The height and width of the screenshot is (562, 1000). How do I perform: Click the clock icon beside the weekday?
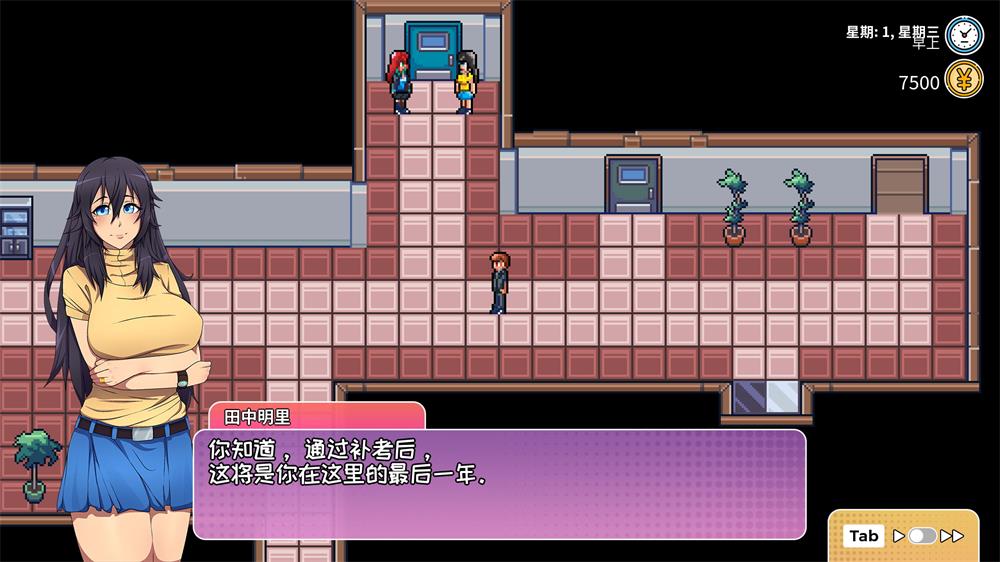pos(964,35)
